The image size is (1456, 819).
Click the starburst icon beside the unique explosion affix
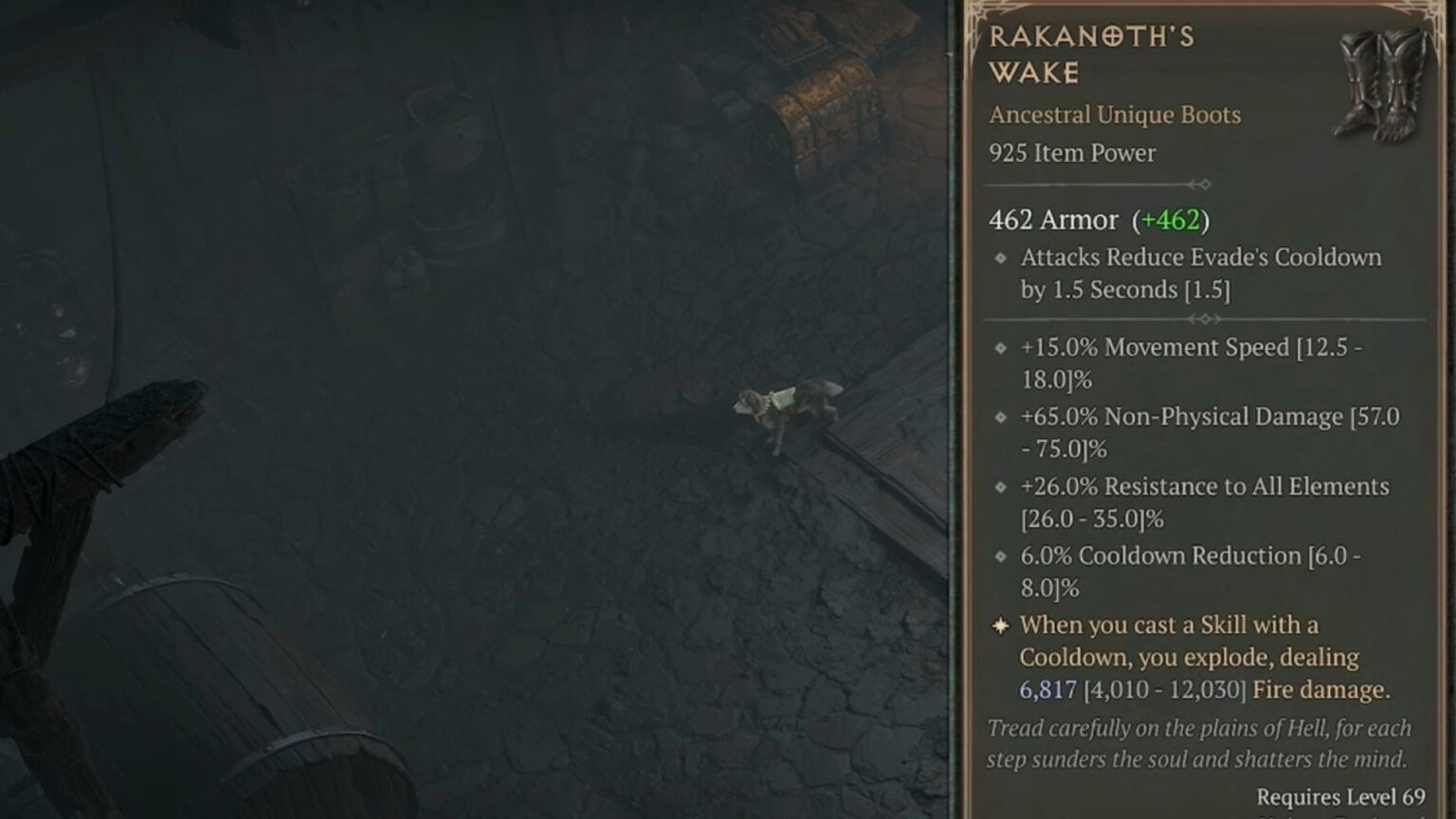pyautogui.click(x=998, y=627)
